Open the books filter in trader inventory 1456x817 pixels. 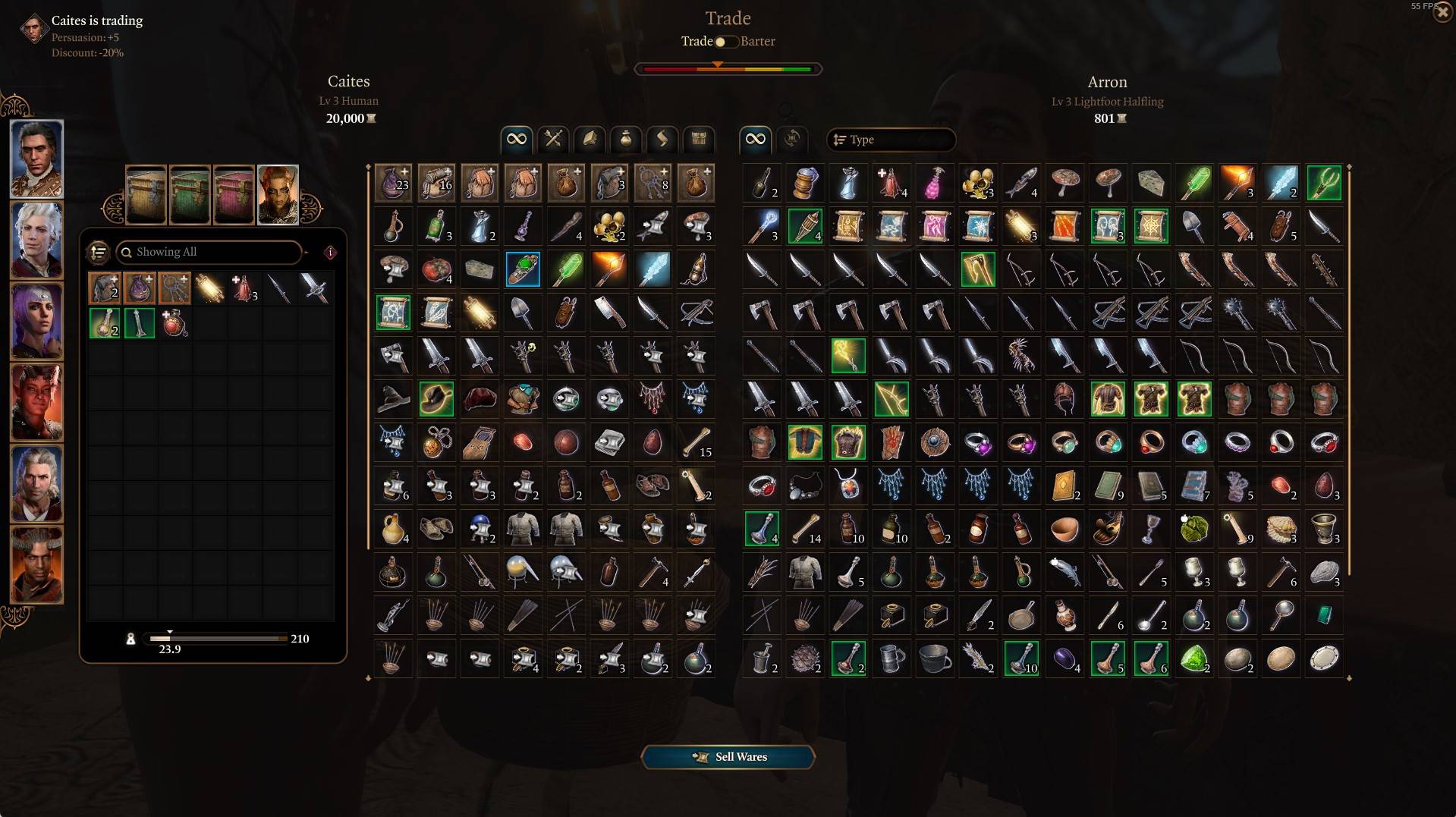click(x=589, y=140)
